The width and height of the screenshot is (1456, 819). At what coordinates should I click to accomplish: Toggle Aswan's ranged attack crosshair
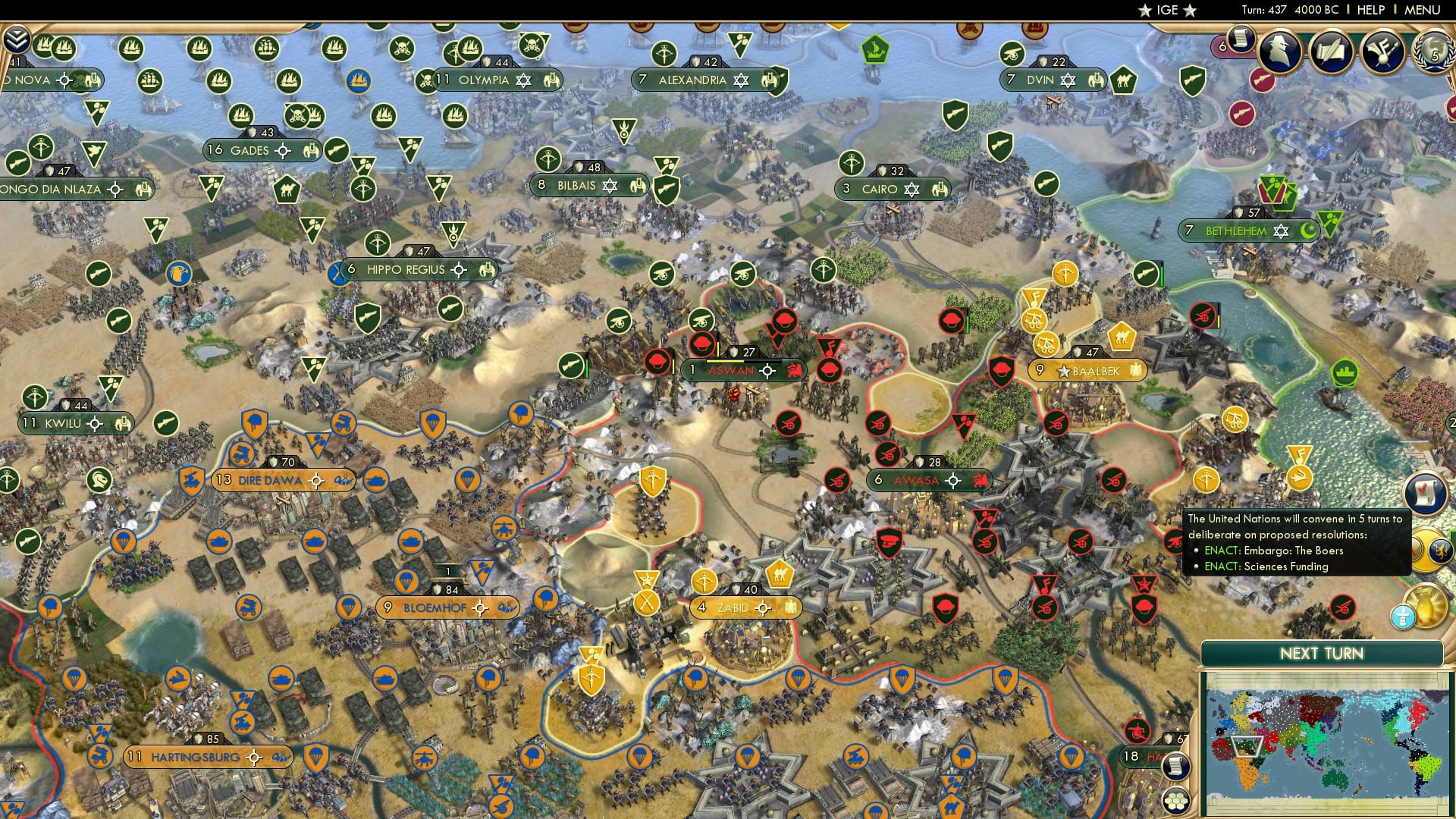tap(767, 371)
